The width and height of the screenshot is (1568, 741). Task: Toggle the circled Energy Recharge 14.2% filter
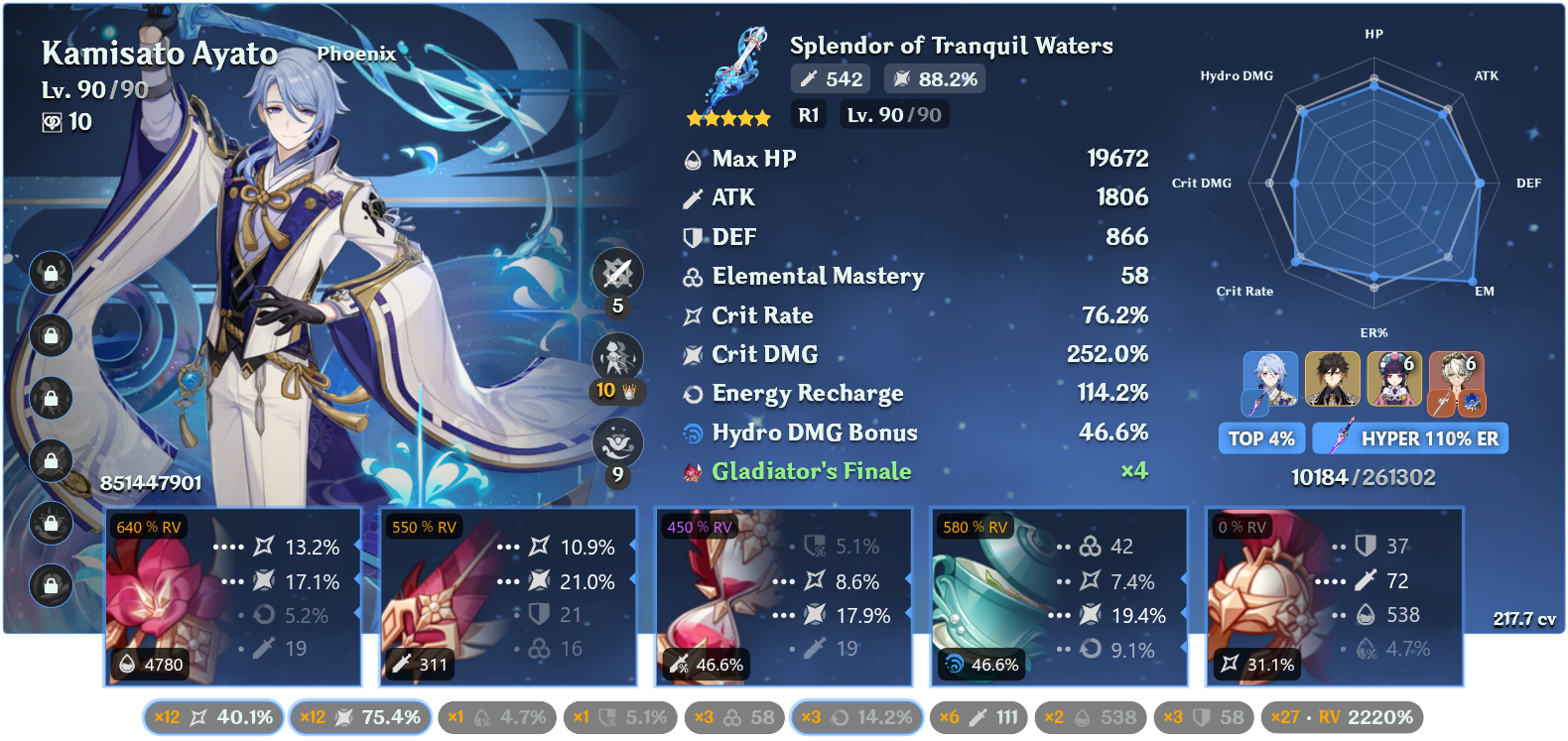point(856,716)
